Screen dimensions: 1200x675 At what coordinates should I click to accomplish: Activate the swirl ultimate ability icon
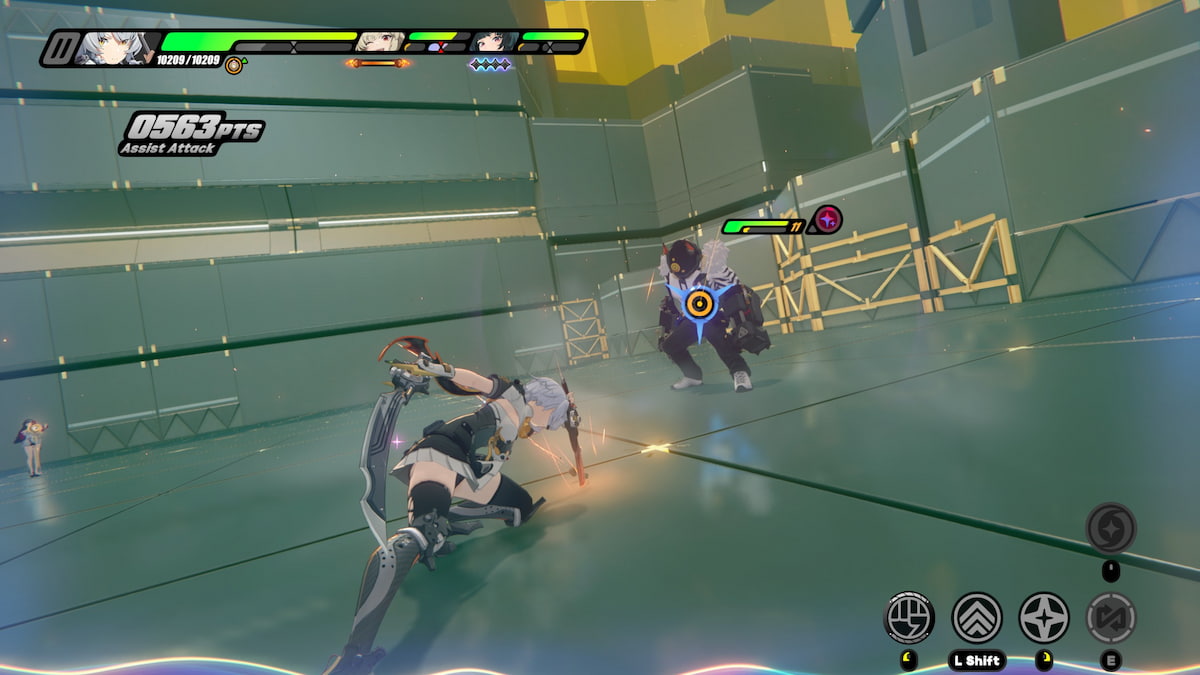coord(1111,527)
